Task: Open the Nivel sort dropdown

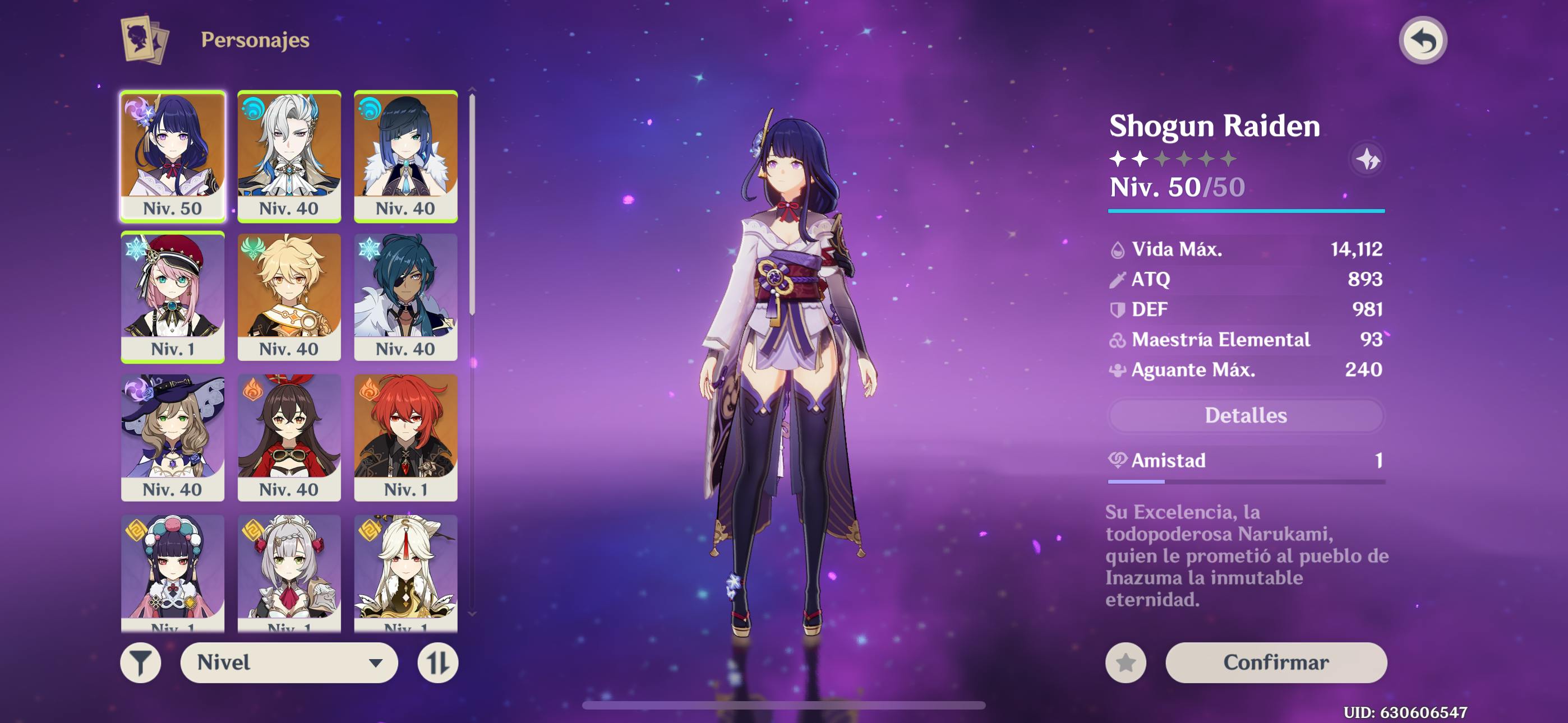Action: 288,662
